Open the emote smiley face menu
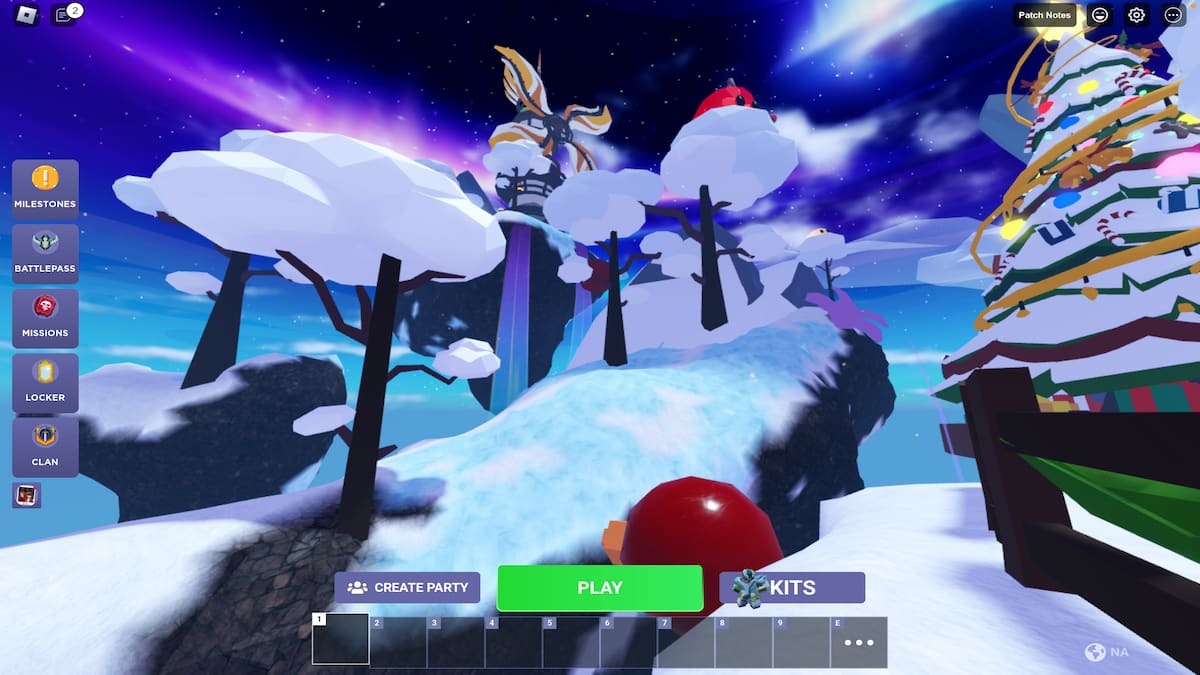Screen dimensions: 1200x675 (x=1100, y=15)
